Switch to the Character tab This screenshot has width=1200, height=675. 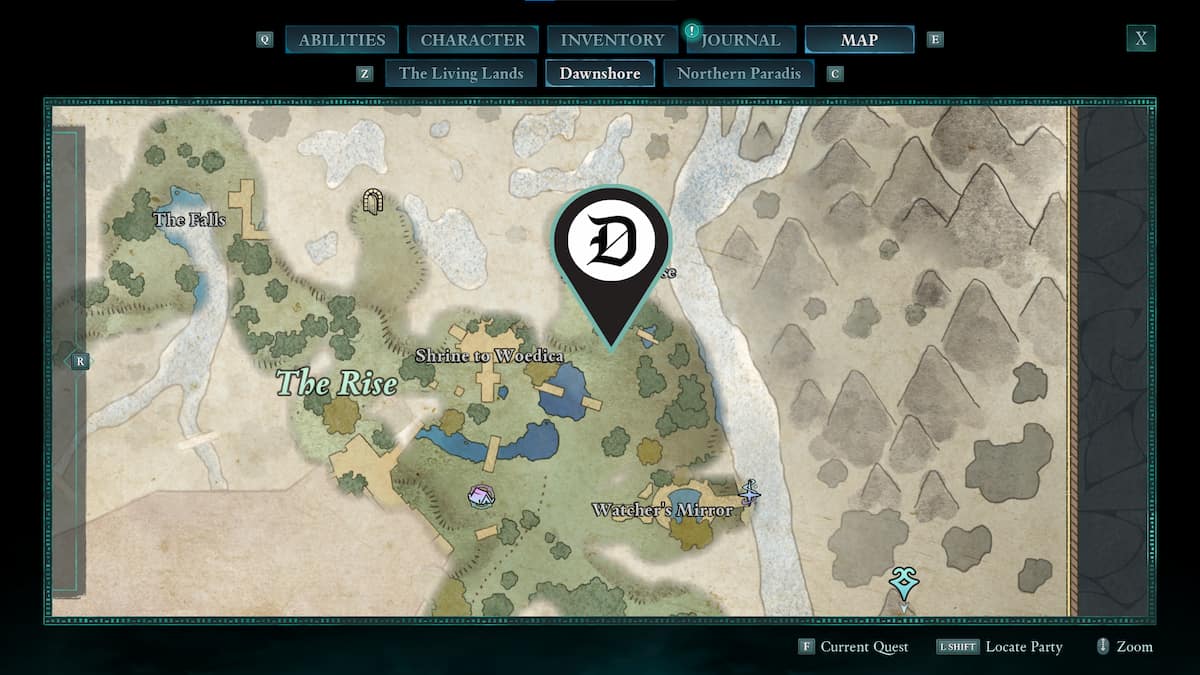473,40
